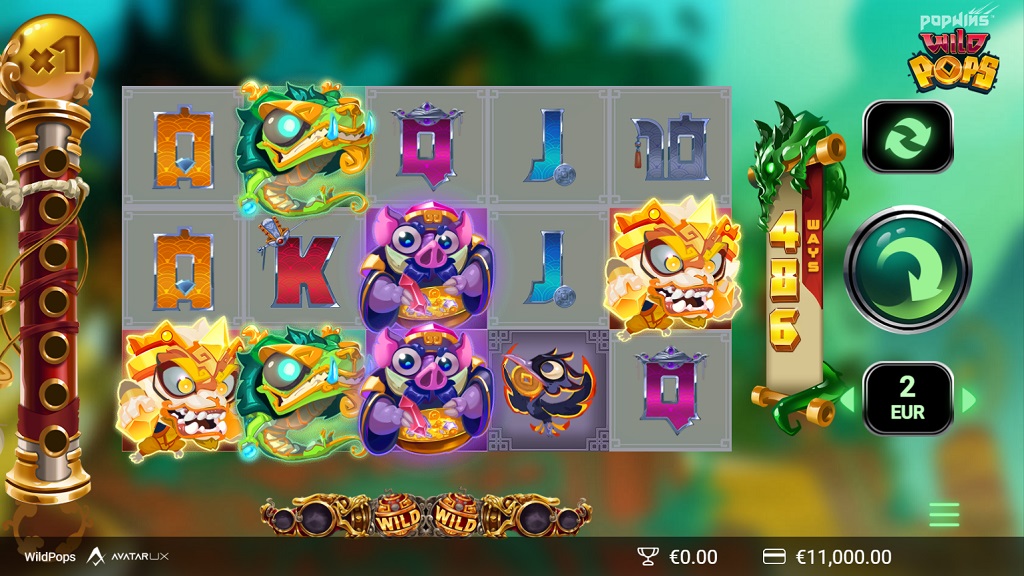Activate the autoplay button with circular arrows
Screen dimensions: 1024x576
pos(907,137)
